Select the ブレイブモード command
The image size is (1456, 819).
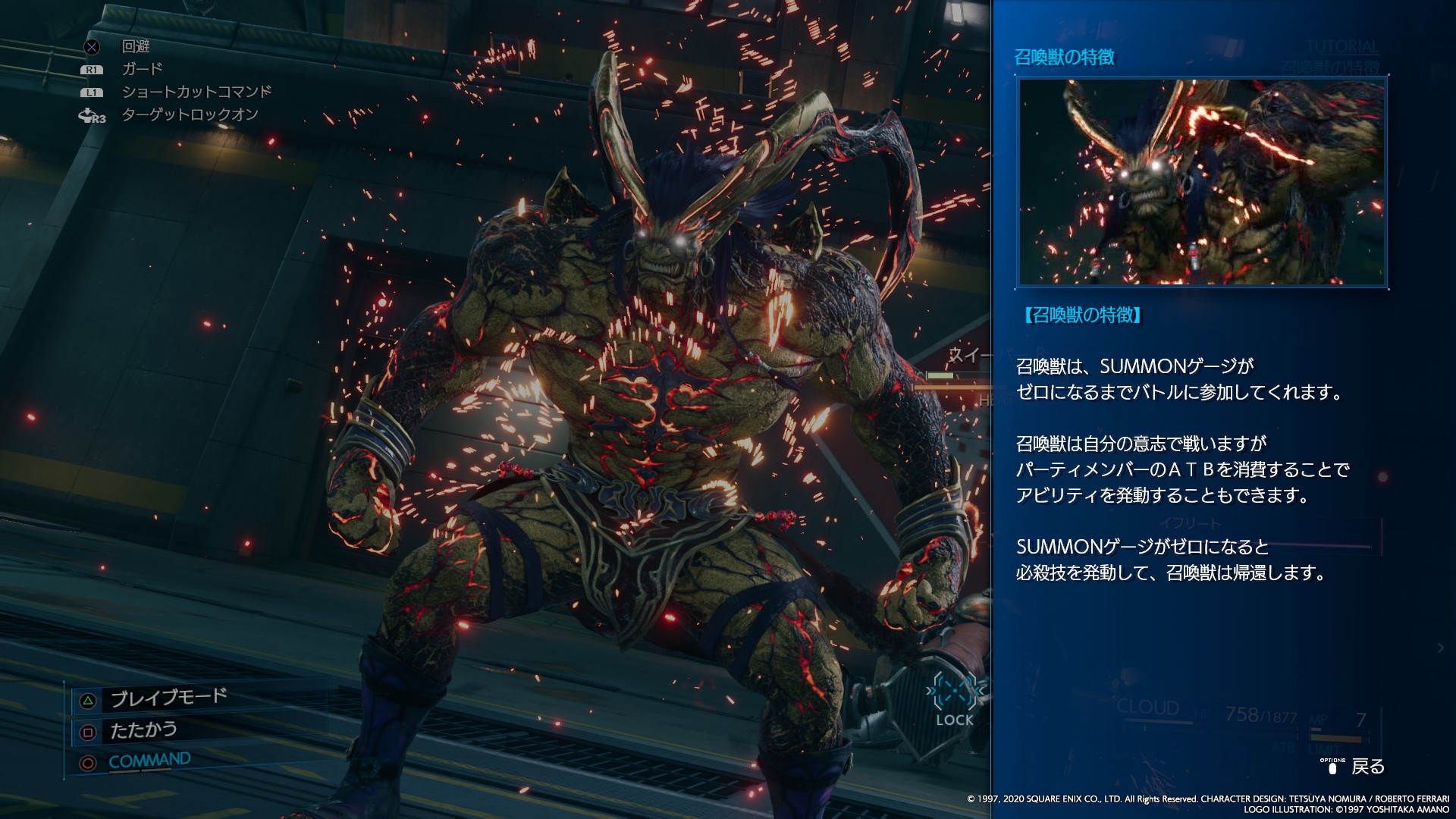[x=168, y=698]
